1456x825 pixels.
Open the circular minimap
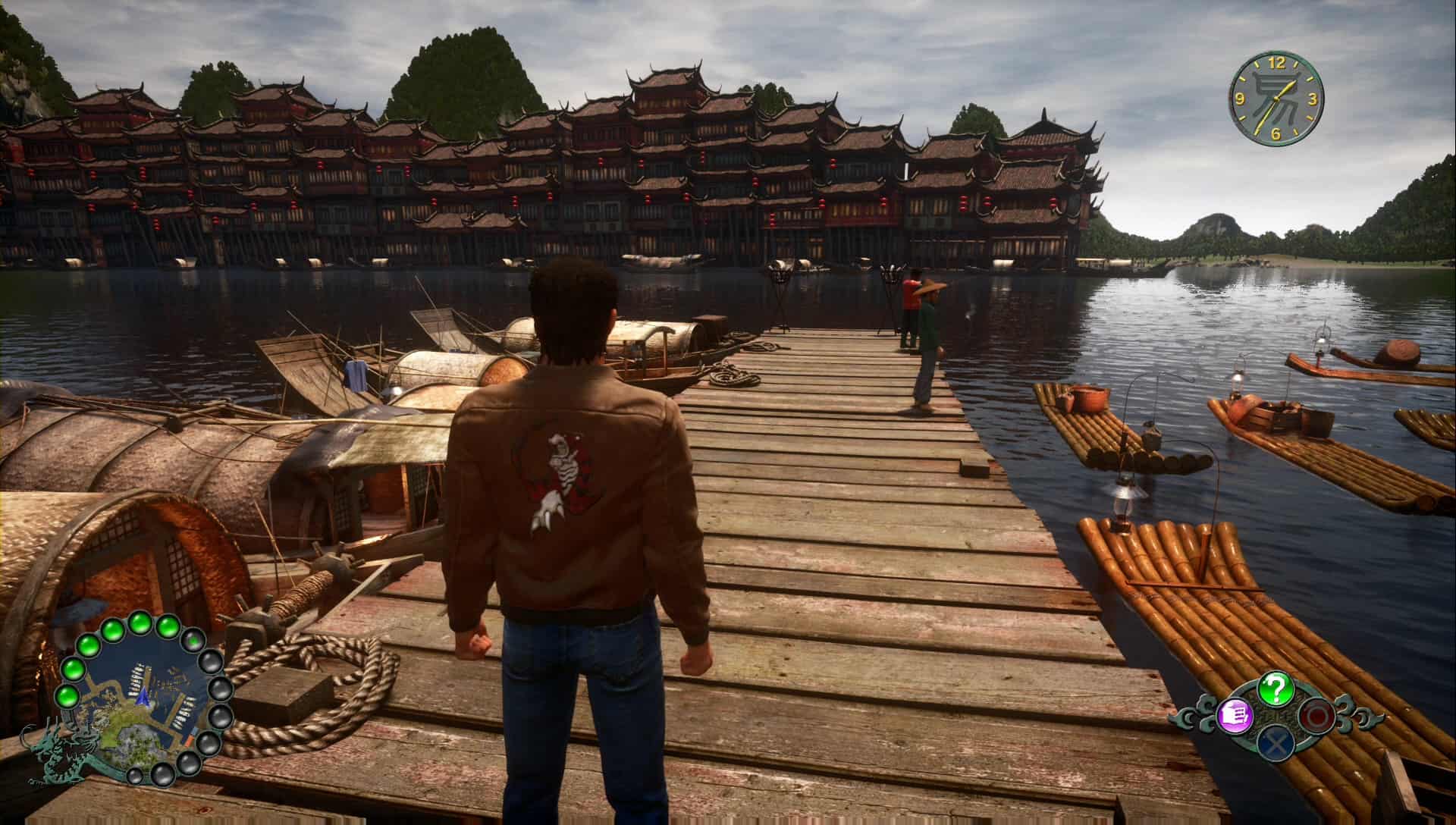(x=141, y=698)
